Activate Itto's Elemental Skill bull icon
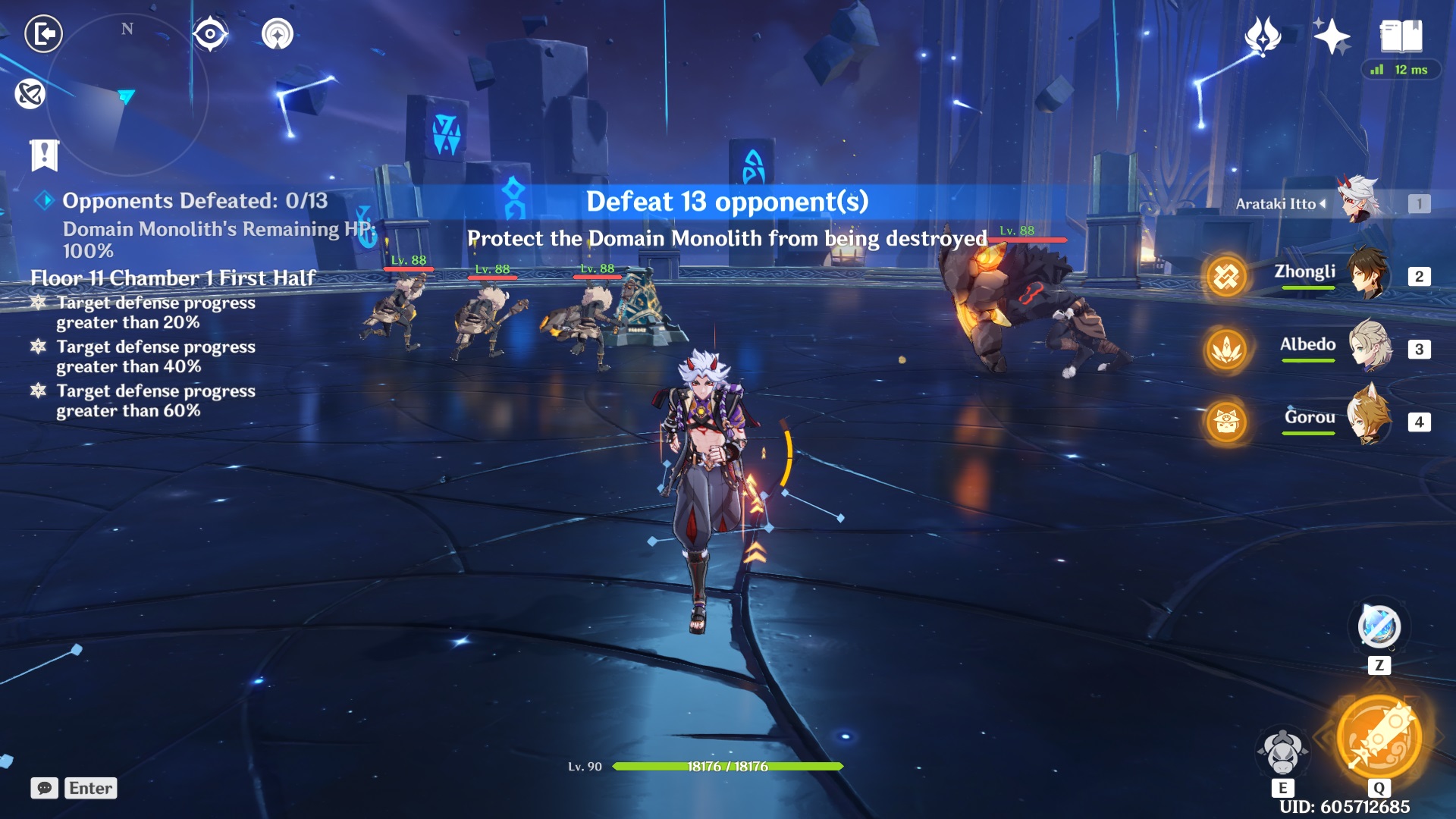Viewport: 1456px width, 819px height. click(1282, 751)
